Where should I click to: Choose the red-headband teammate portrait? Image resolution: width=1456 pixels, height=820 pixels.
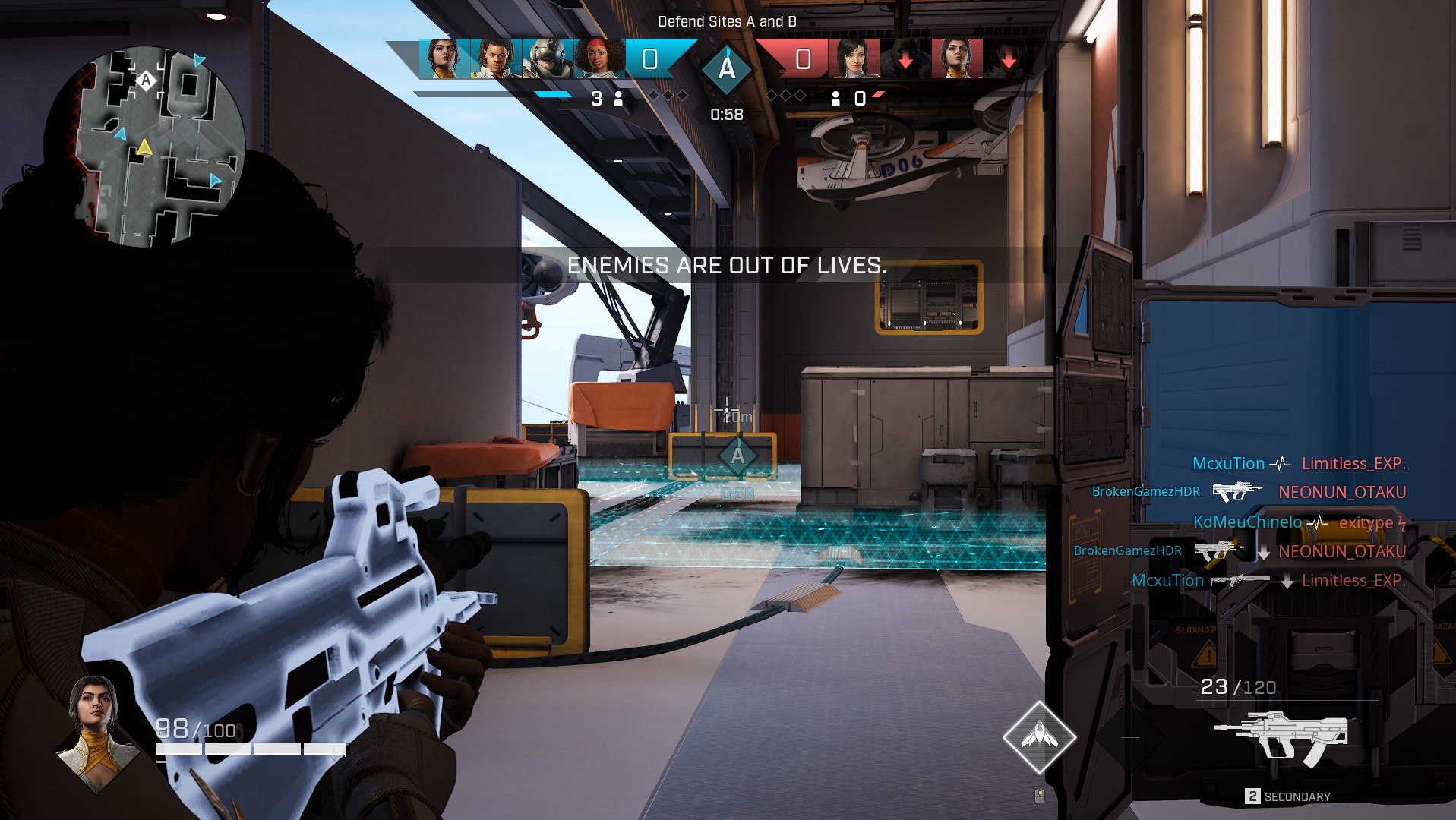(x=599, y=58)
